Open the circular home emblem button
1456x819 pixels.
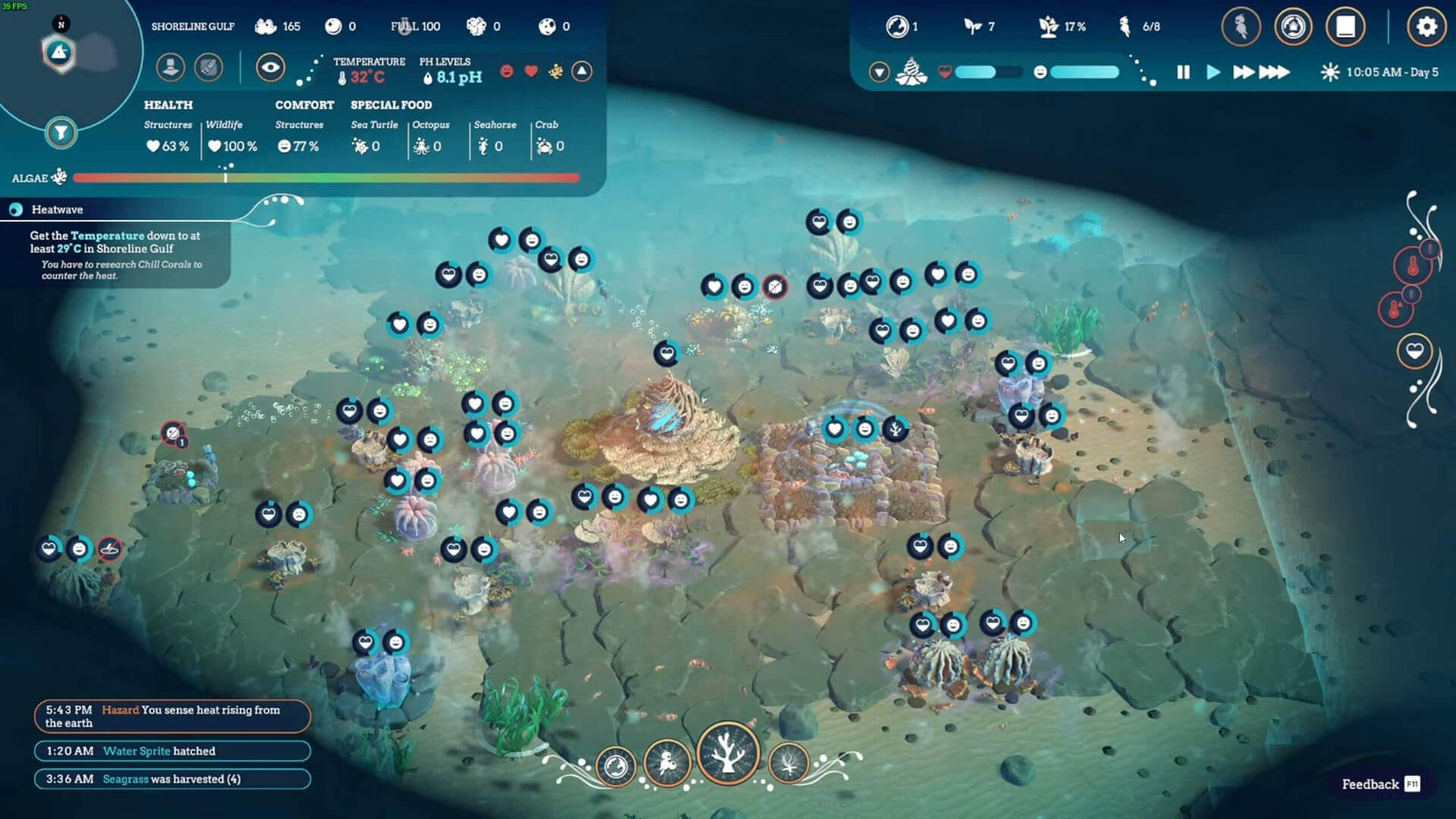1293,27
